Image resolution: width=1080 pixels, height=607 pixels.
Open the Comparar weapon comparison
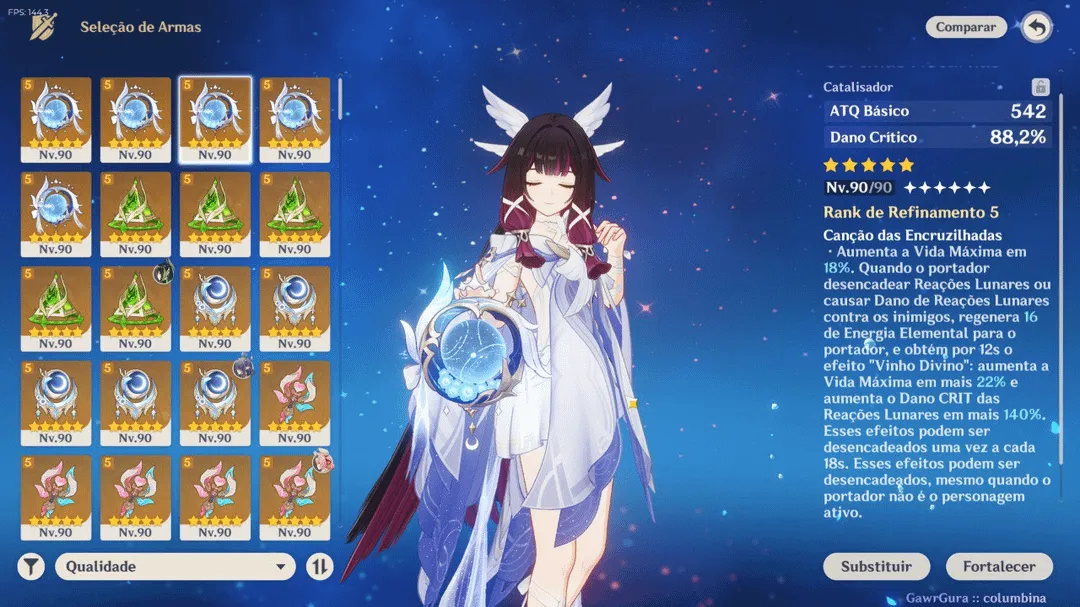965,28
